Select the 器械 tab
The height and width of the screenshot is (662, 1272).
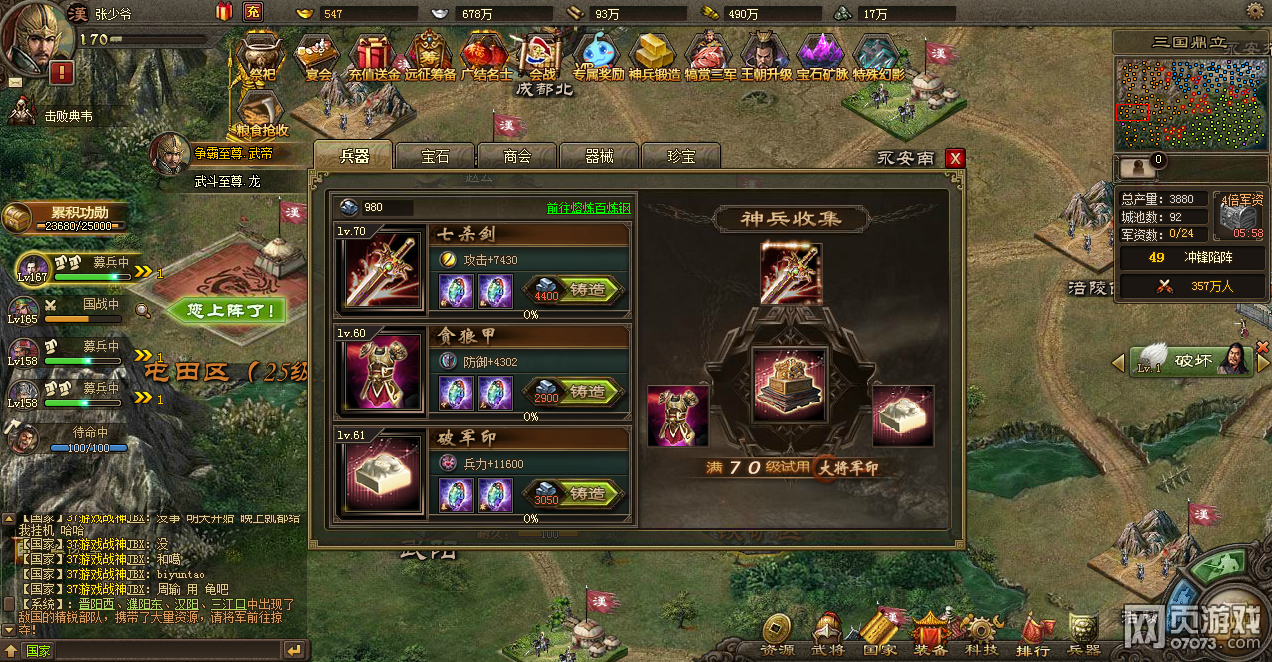click(x=599, y=156)
